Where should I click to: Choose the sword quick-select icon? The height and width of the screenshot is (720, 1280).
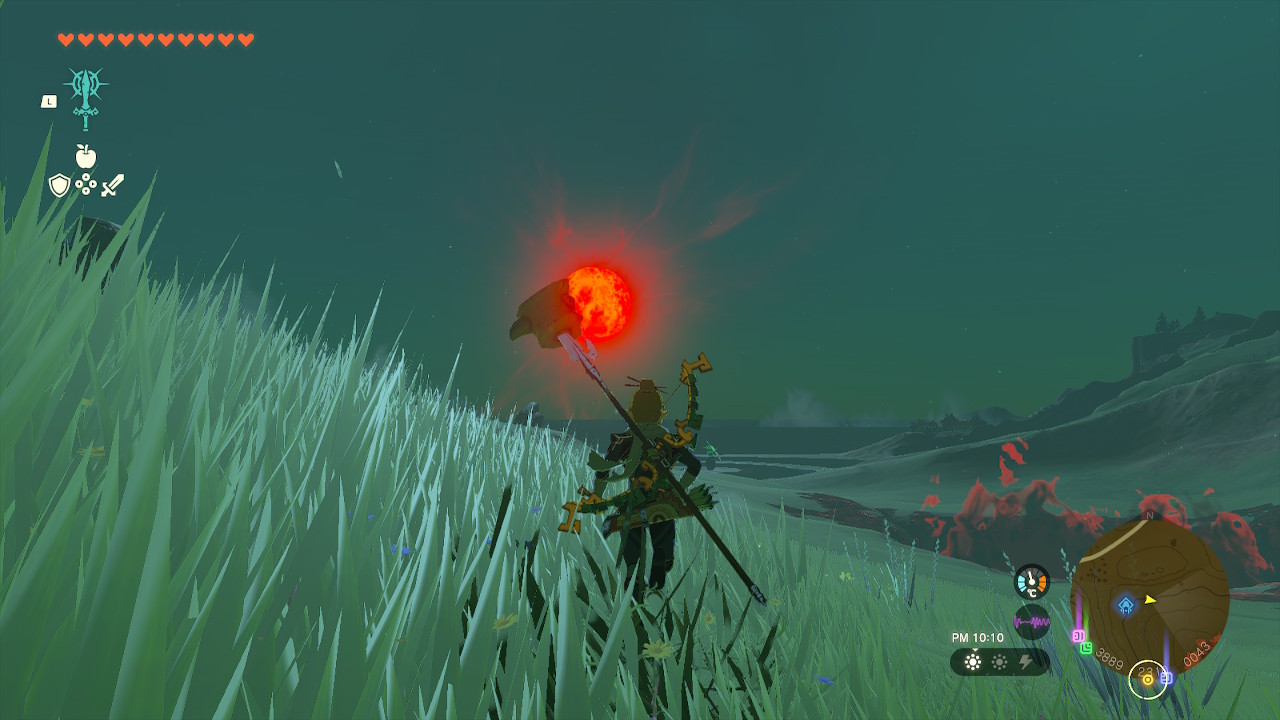[112, 185]
